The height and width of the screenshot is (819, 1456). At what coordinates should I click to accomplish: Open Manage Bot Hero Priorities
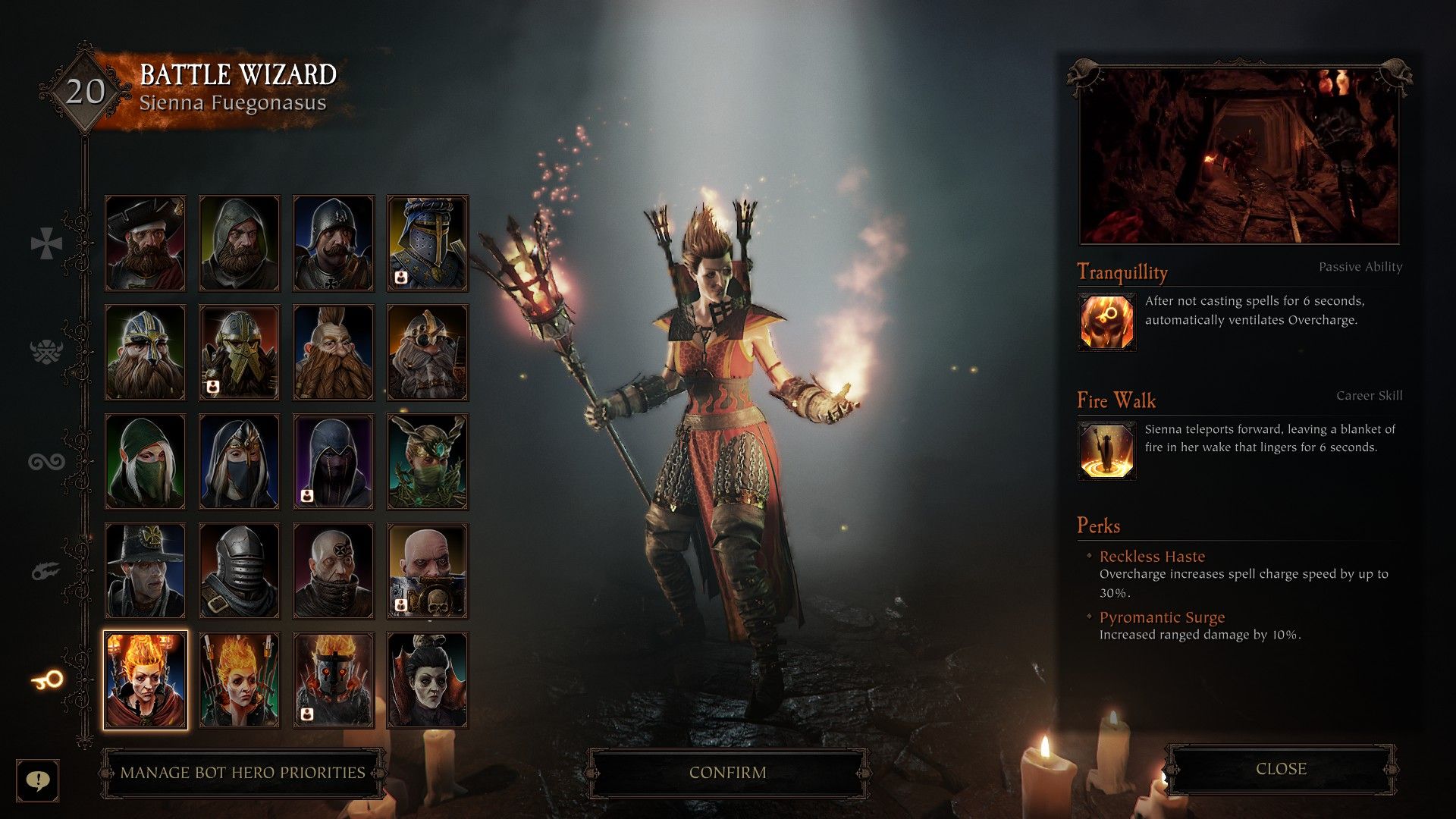pyautogui.click(x=242, y=773)
